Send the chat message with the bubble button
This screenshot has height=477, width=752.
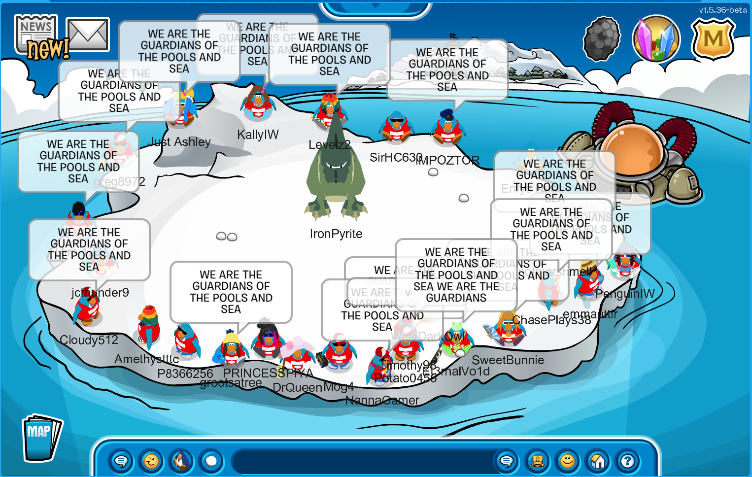tap(507, 461)
